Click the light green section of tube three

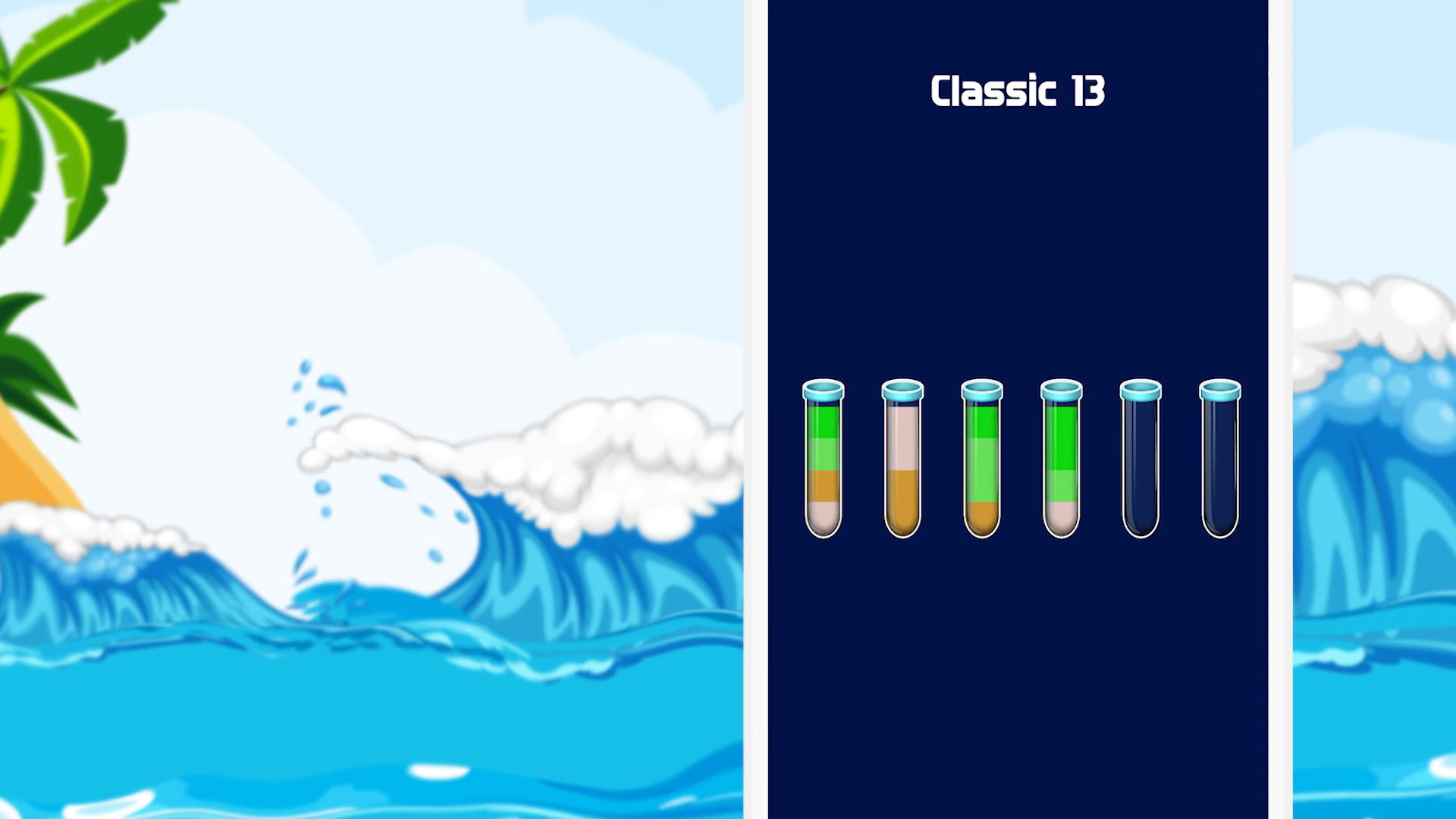click(981, 470)
